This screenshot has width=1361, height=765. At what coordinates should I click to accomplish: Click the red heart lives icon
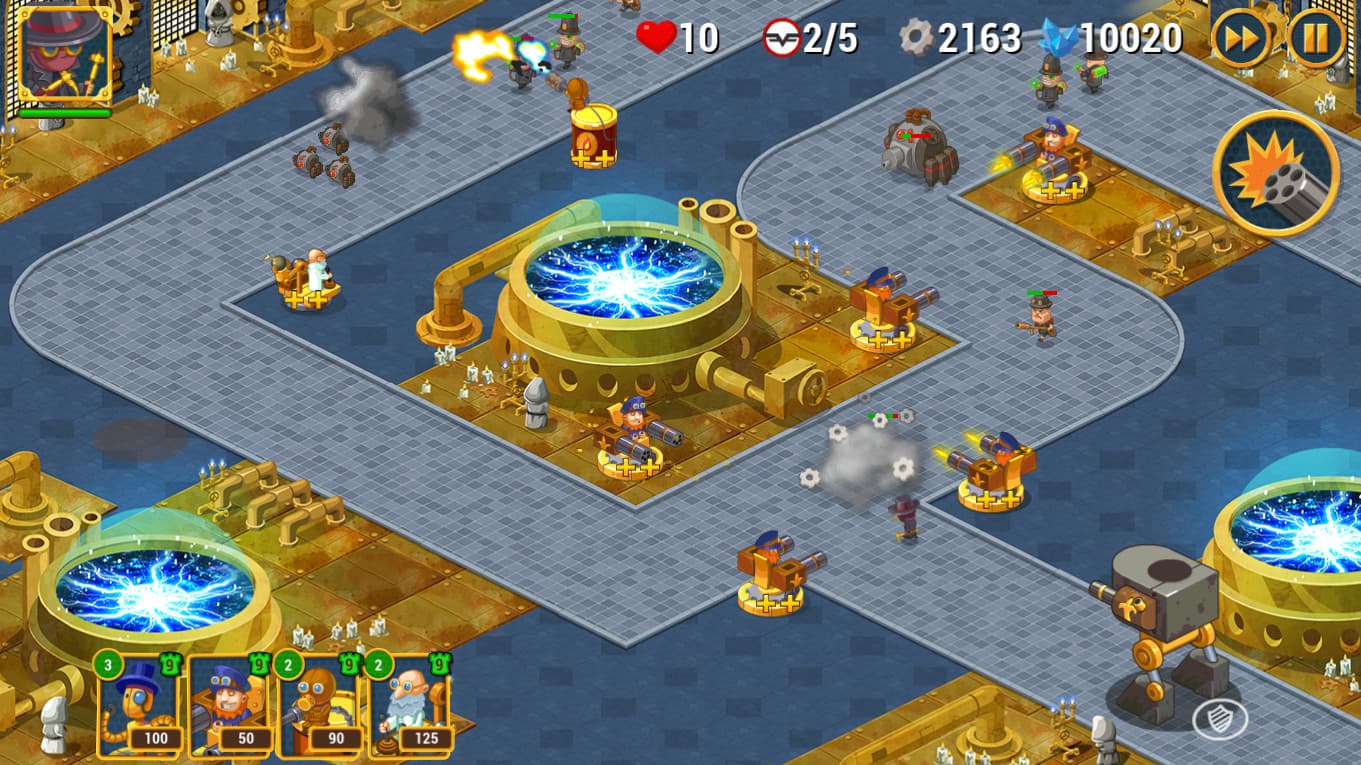pos(655,38)
